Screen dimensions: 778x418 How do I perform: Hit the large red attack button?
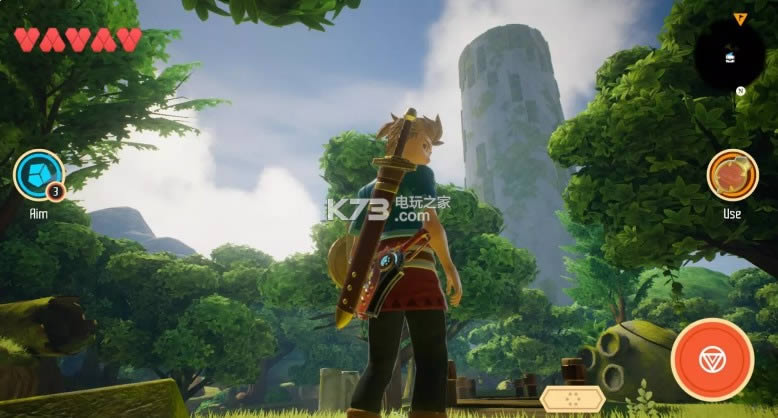[x=712, y=360]
